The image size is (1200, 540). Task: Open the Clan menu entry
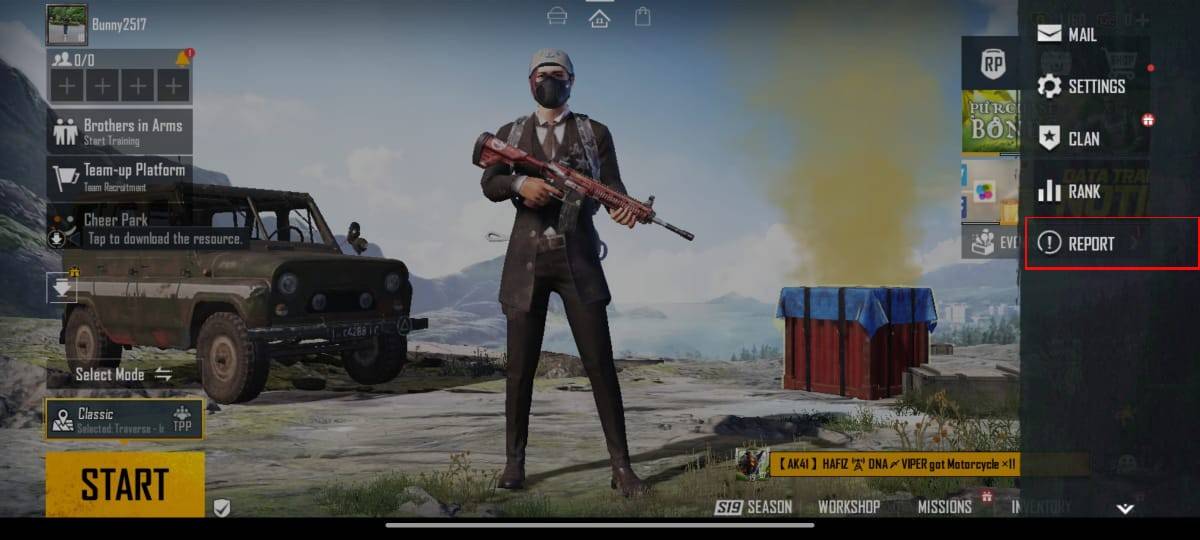1069,139
